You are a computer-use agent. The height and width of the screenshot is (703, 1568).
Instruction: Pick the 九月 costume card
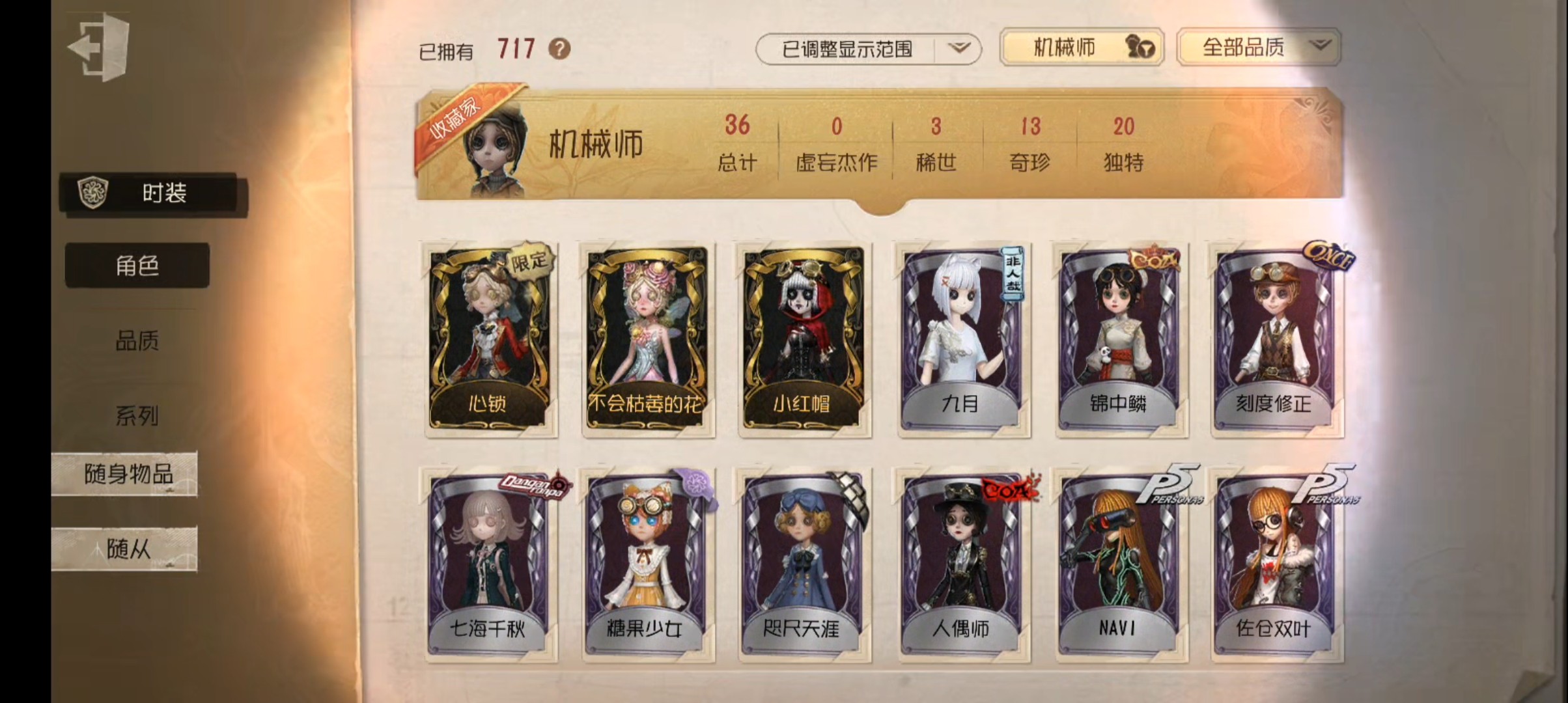click(x=961, y=338)
